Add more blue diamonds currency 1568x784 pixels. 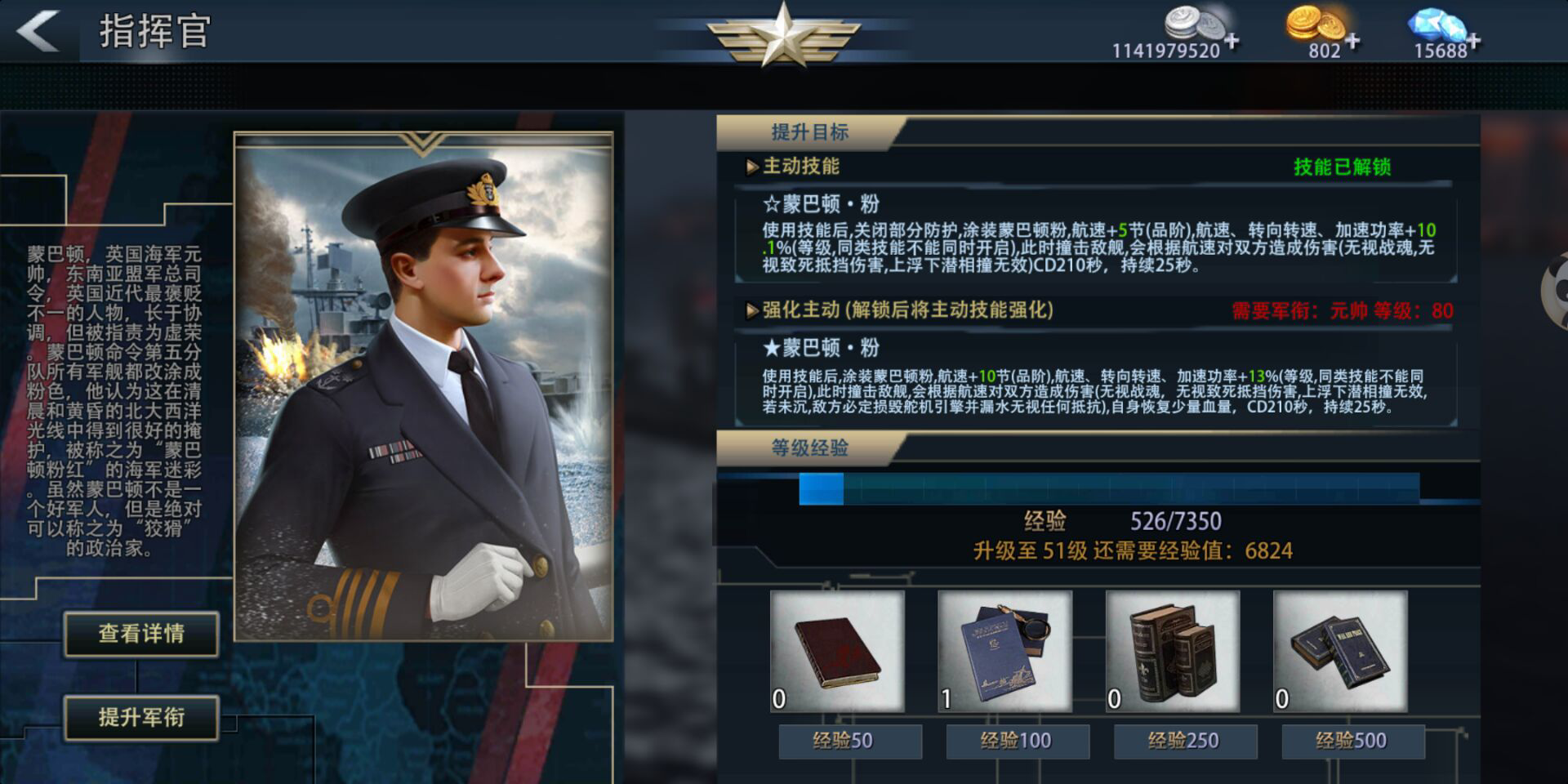click(1473, 39)
